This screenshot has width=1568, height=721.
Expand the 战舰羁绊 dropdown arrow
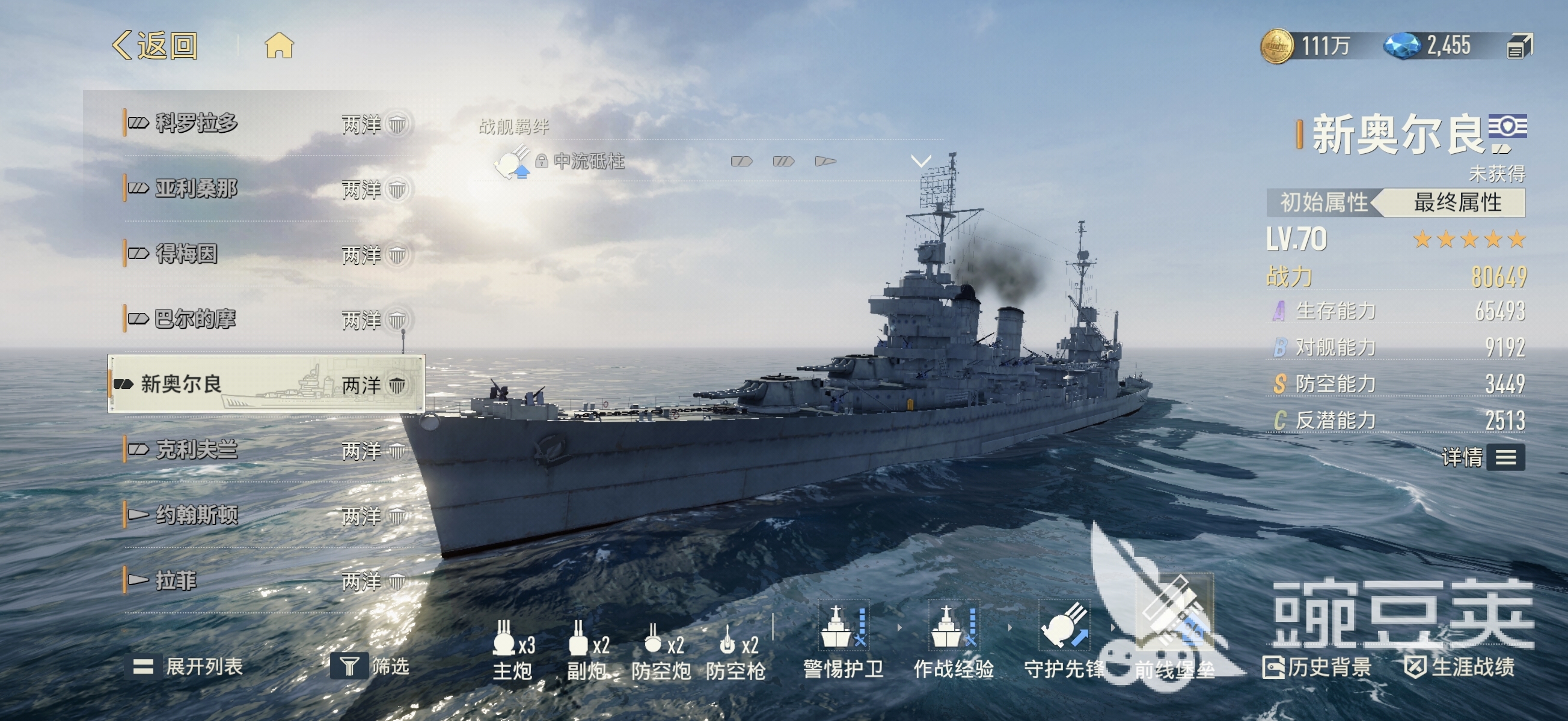[x=920, y=161]
